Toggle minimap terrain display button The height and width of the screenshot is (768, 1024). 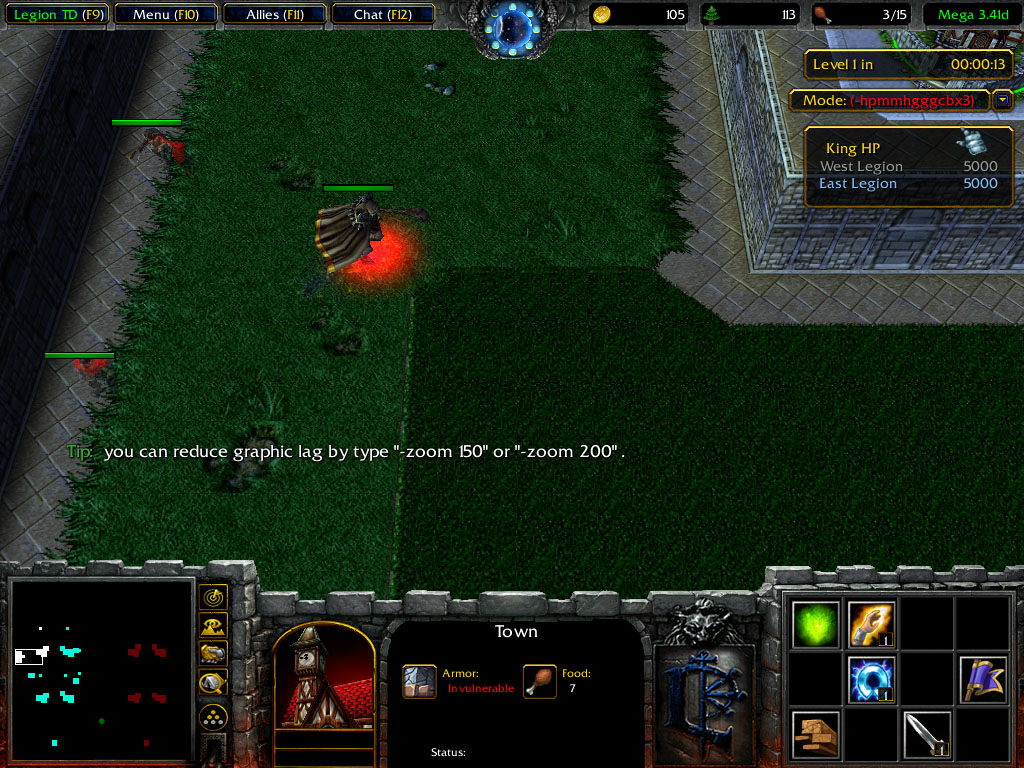tap(213, 626)
